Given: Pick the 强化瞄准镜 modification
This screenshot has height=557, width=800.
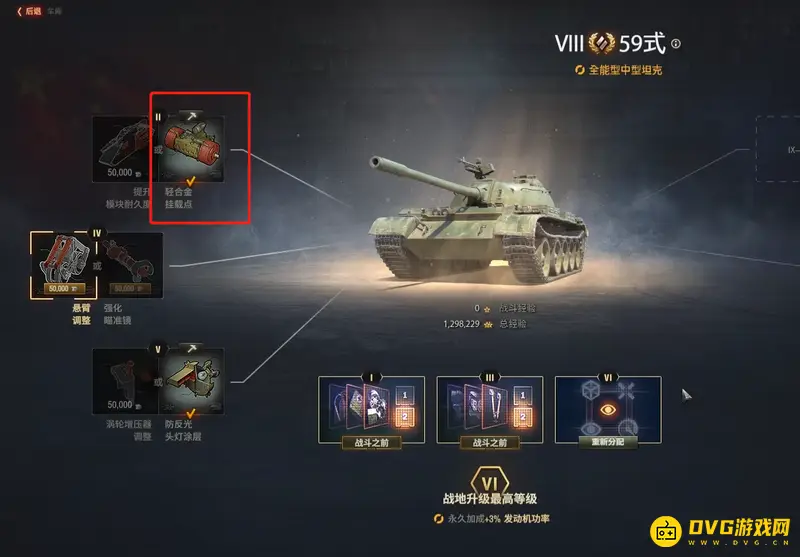Looking at the screenshot, I should click(x=131, y=266).
